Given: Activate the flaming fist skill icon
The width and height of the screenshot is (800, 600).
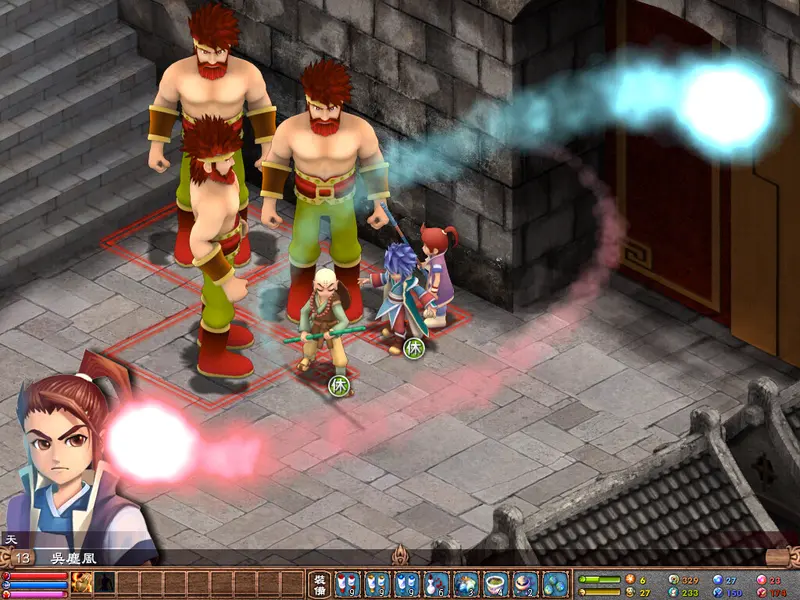Looking at the screenshot, I should tap(82, 583).
